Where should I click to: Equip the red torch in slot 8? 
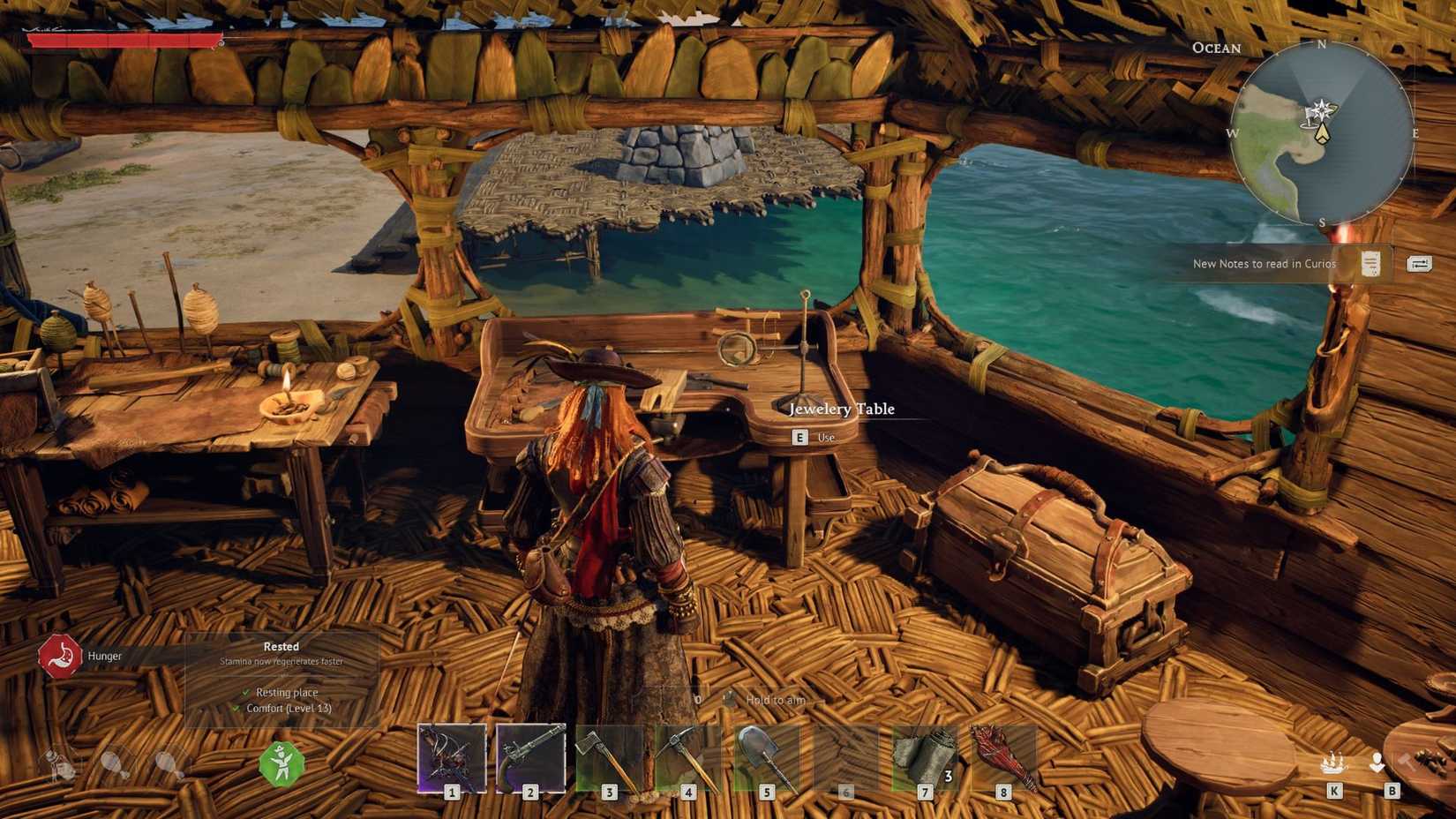[x=1003, y=757]
